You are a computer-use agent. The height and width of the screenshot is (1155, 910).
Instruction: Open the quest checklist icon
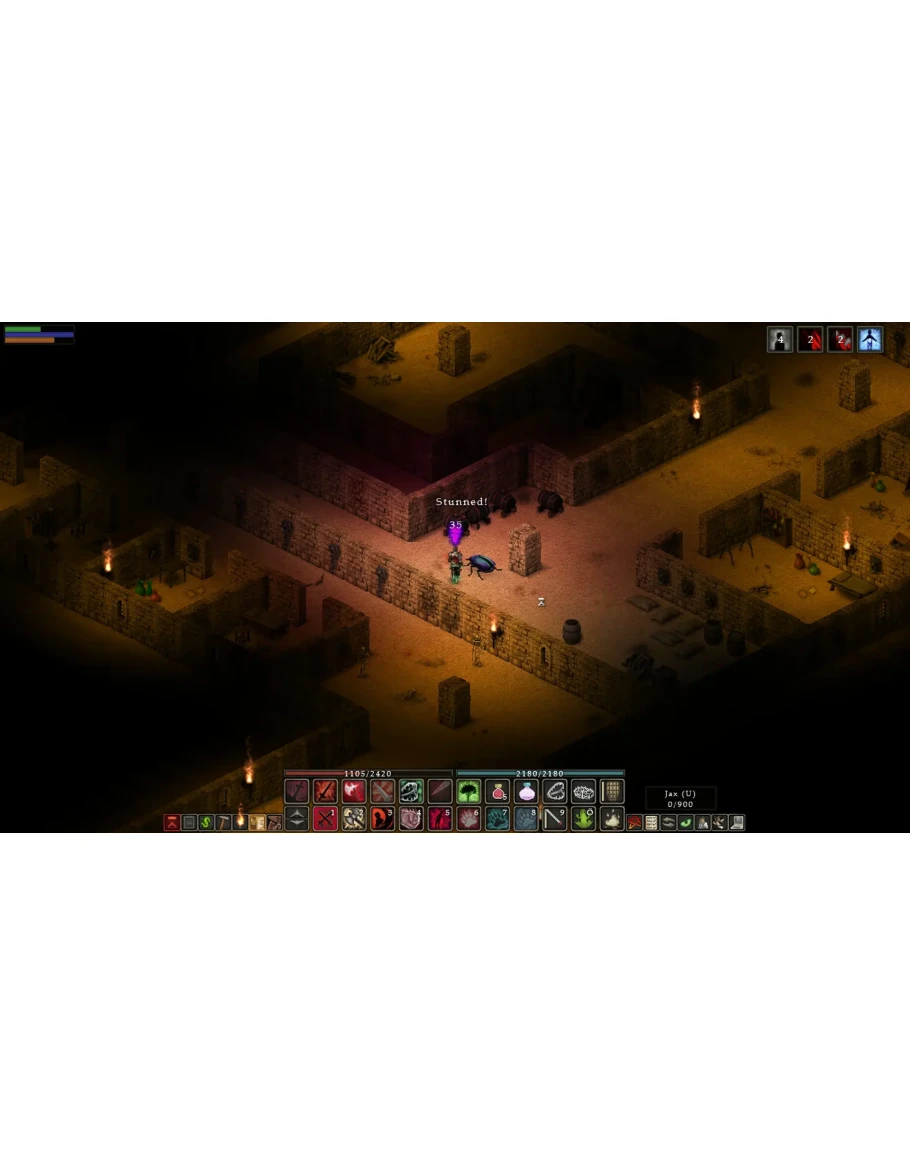click(x=651, y=822)
